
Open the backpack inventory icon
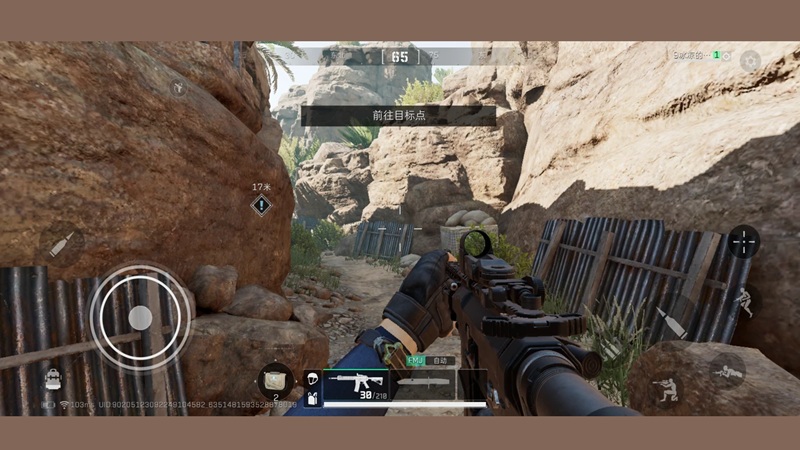[52, 378]
